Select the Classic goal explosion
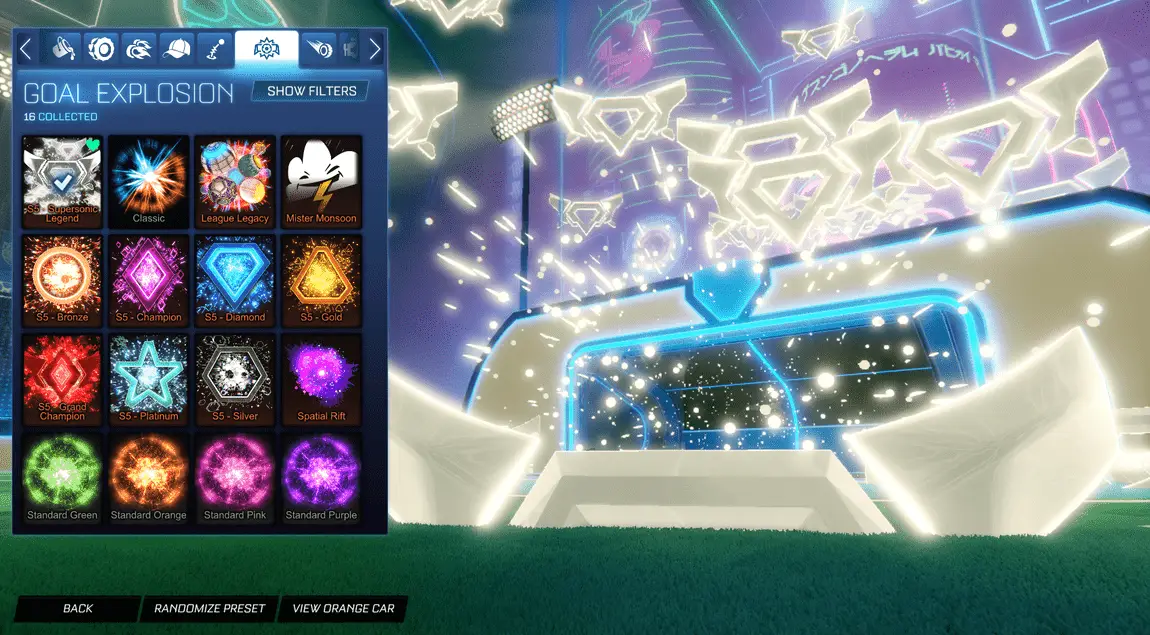 (x=148, y=180)
